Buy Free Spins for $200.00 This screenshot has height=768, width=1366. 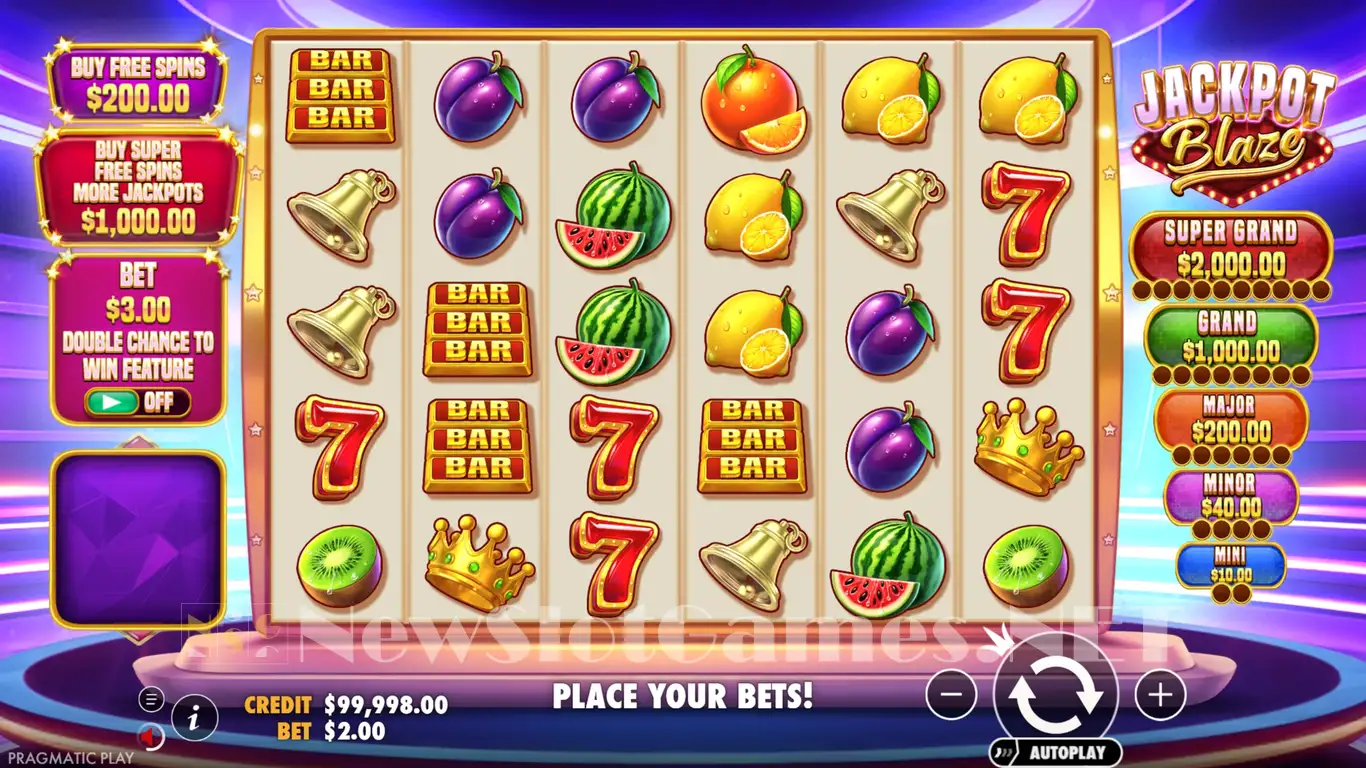point(137,83)
